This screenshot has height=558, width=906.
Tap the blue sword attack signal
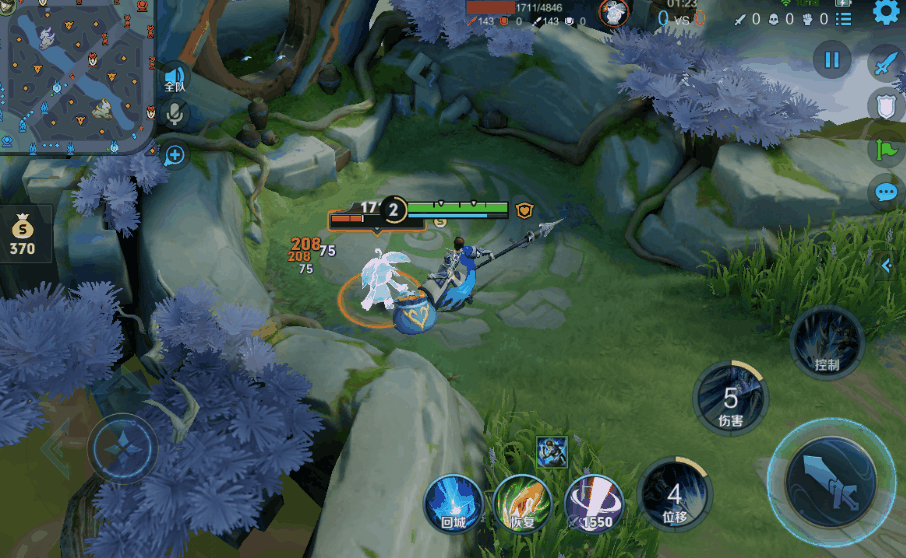click(885, 64)
